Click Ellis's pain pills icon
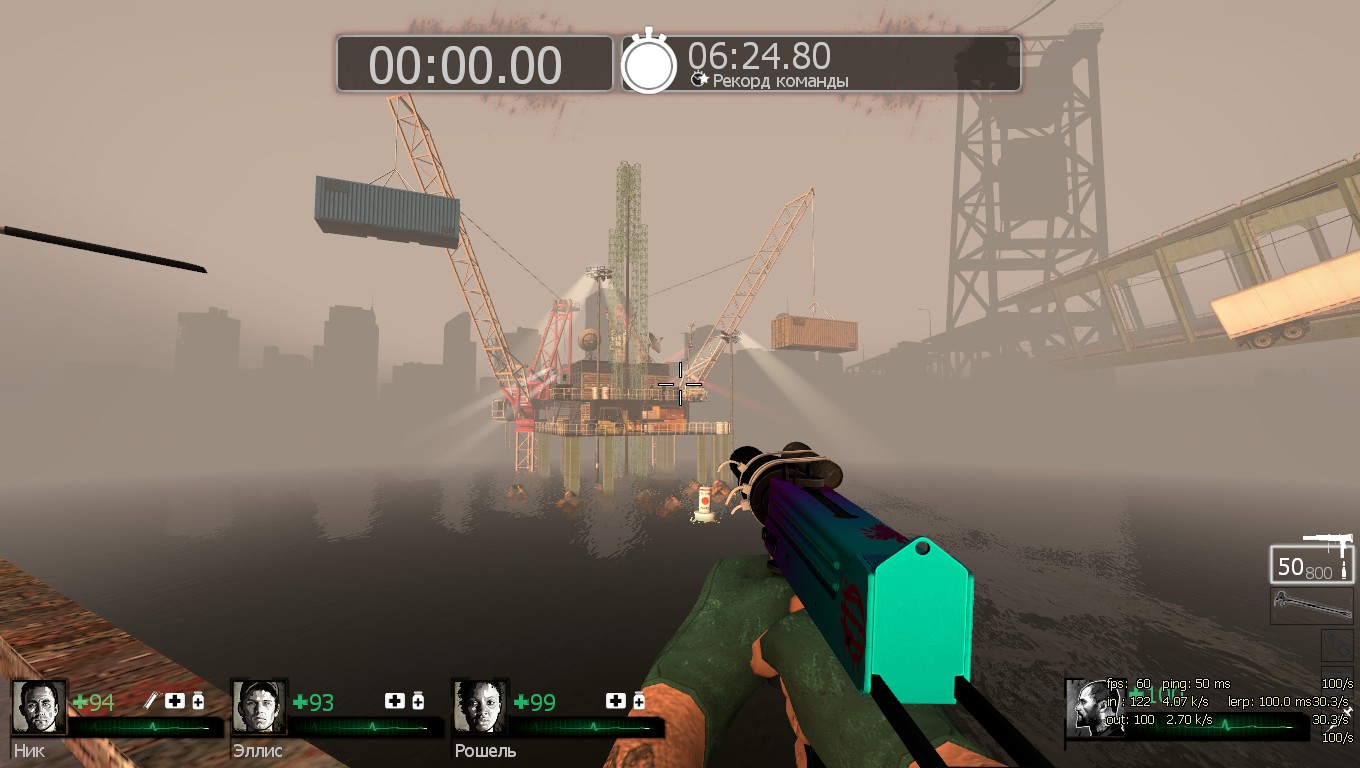This screenshot has width=1360, height=768. click(418, 701)
